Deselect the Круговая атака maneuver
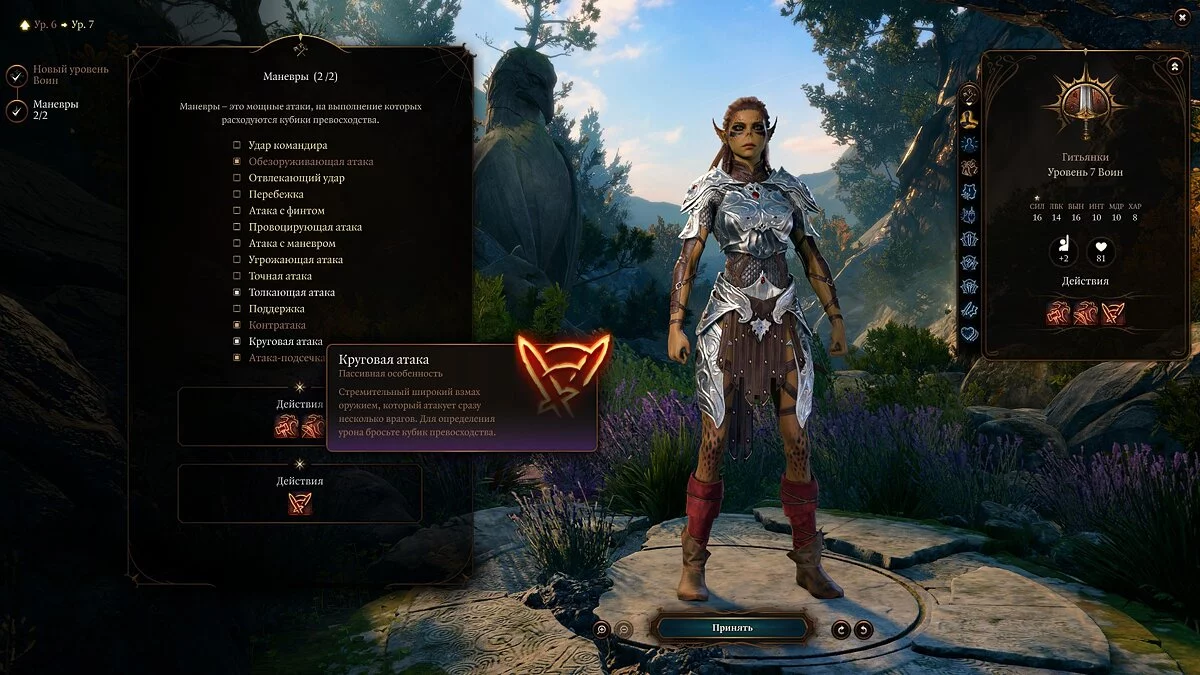 pyautogui.click(x=237, y=342)
